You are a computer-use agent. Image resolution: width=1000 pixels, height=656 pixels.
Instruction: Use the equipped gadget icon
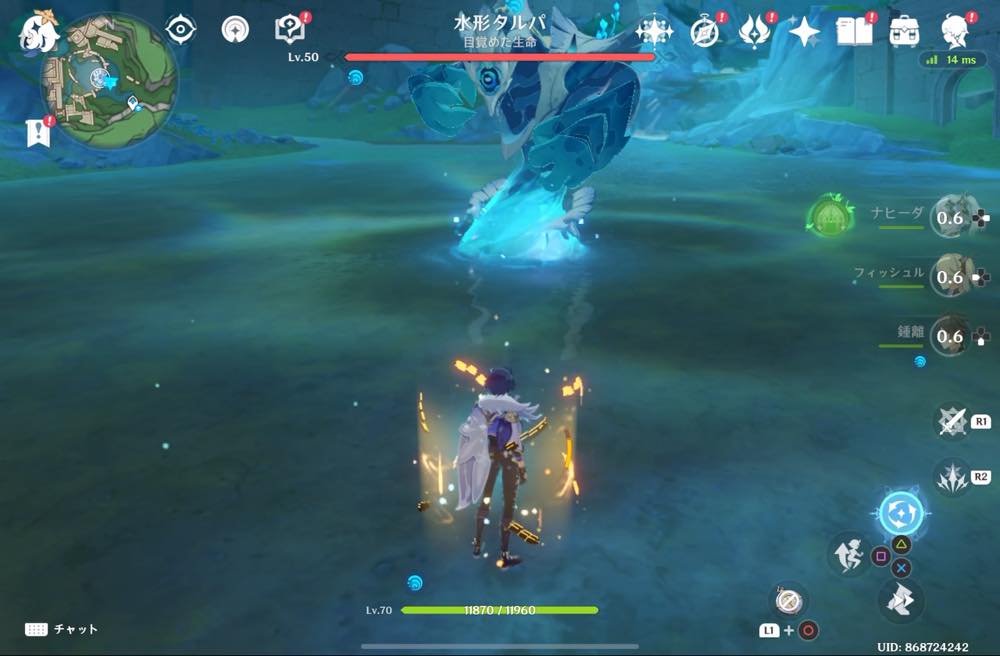788,600
